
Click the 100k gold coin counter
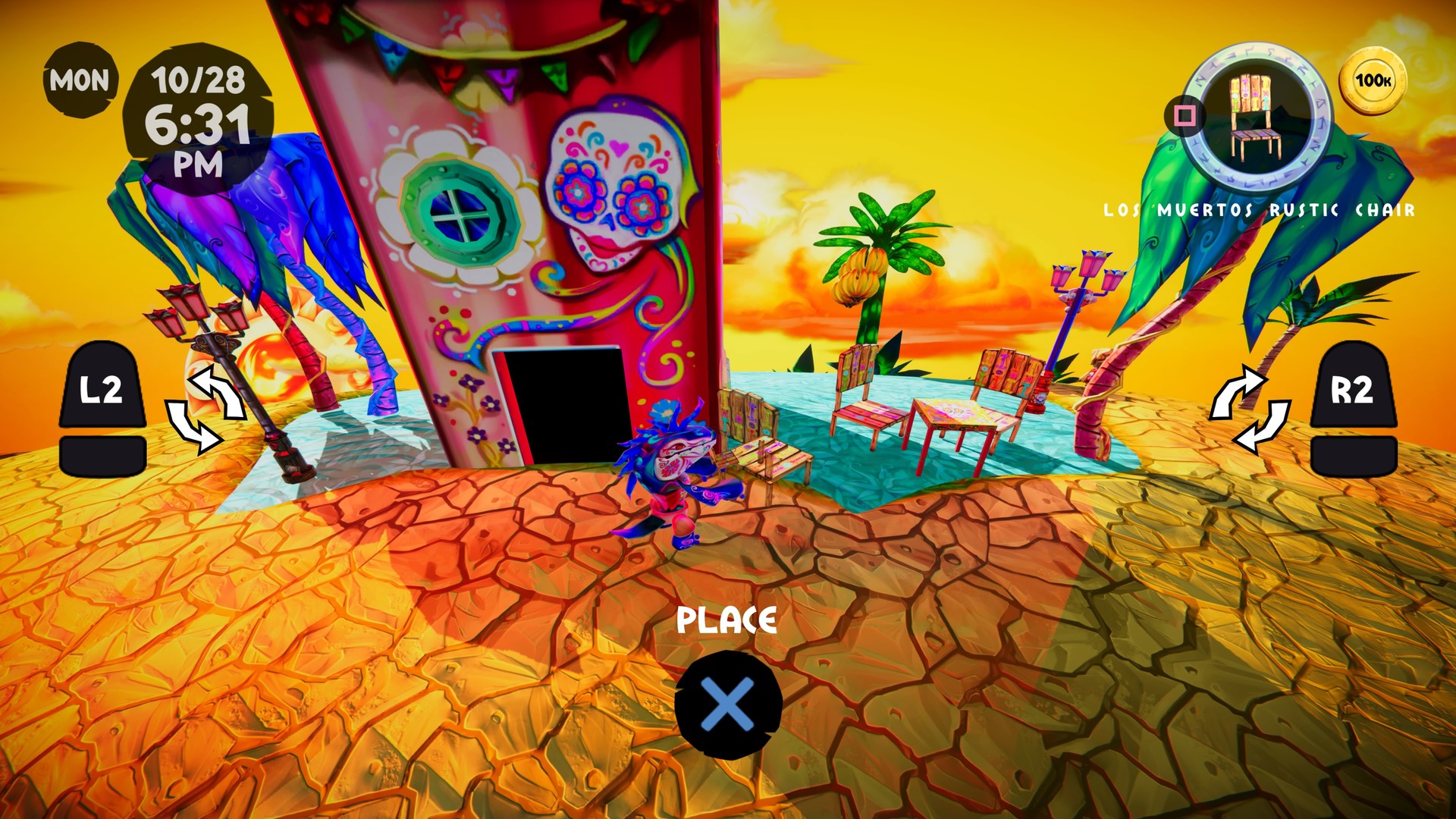pos(1374,77)
